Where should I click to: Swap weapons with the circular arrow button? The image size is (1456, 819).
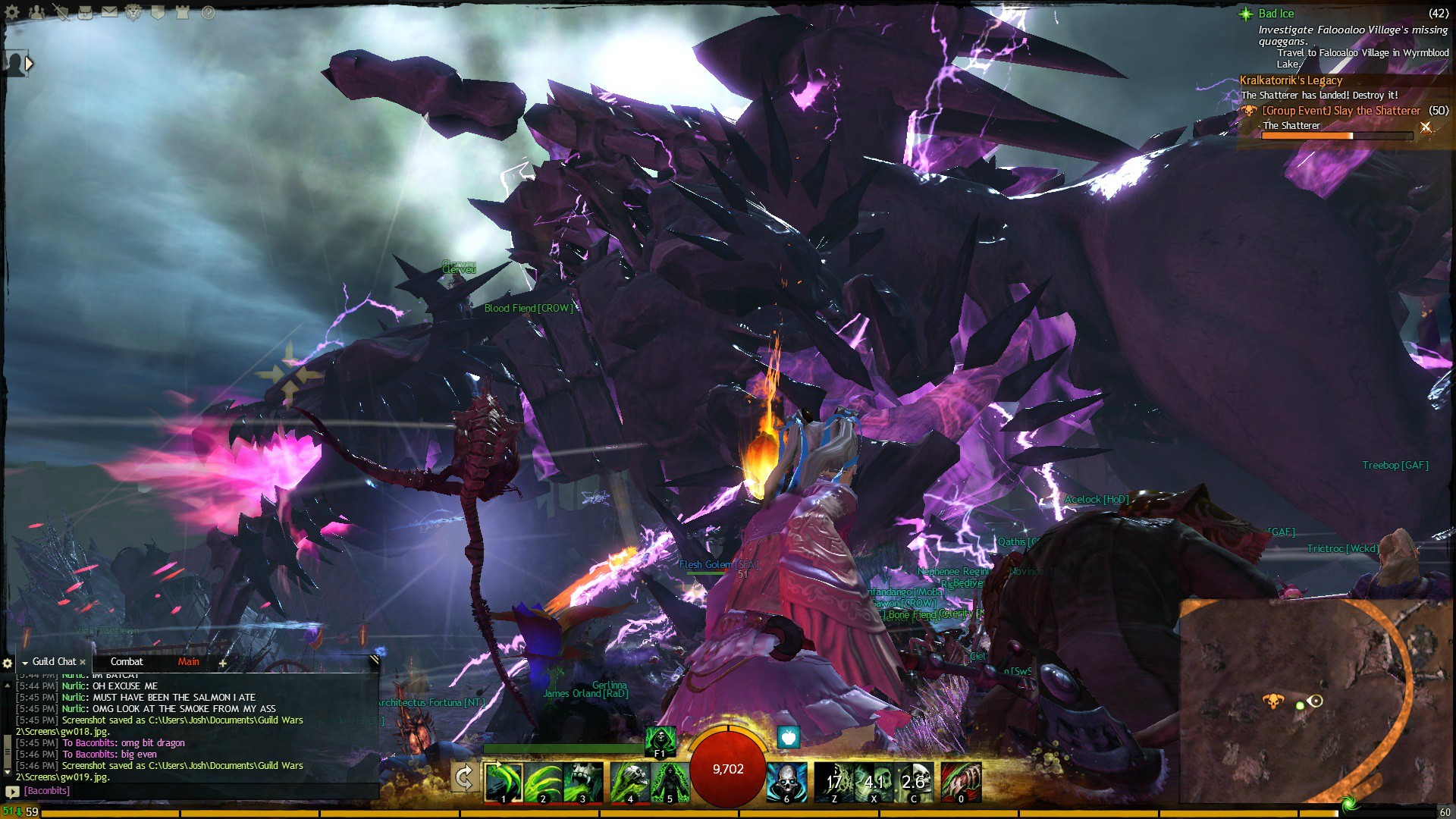click(x=464, y=778)
